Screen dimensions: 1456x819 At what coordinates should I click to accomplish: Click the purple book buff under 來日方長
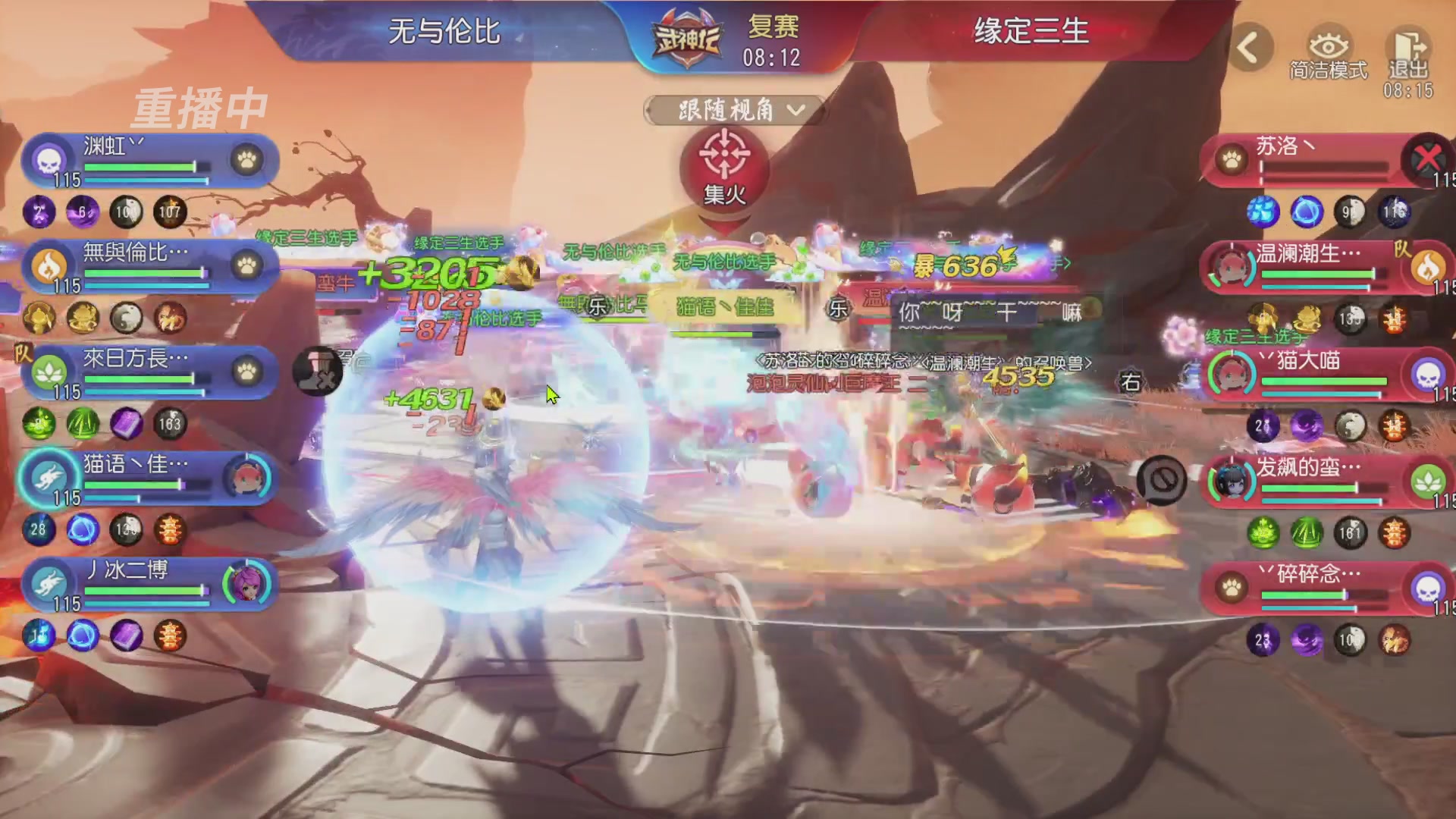click(126, 425)
